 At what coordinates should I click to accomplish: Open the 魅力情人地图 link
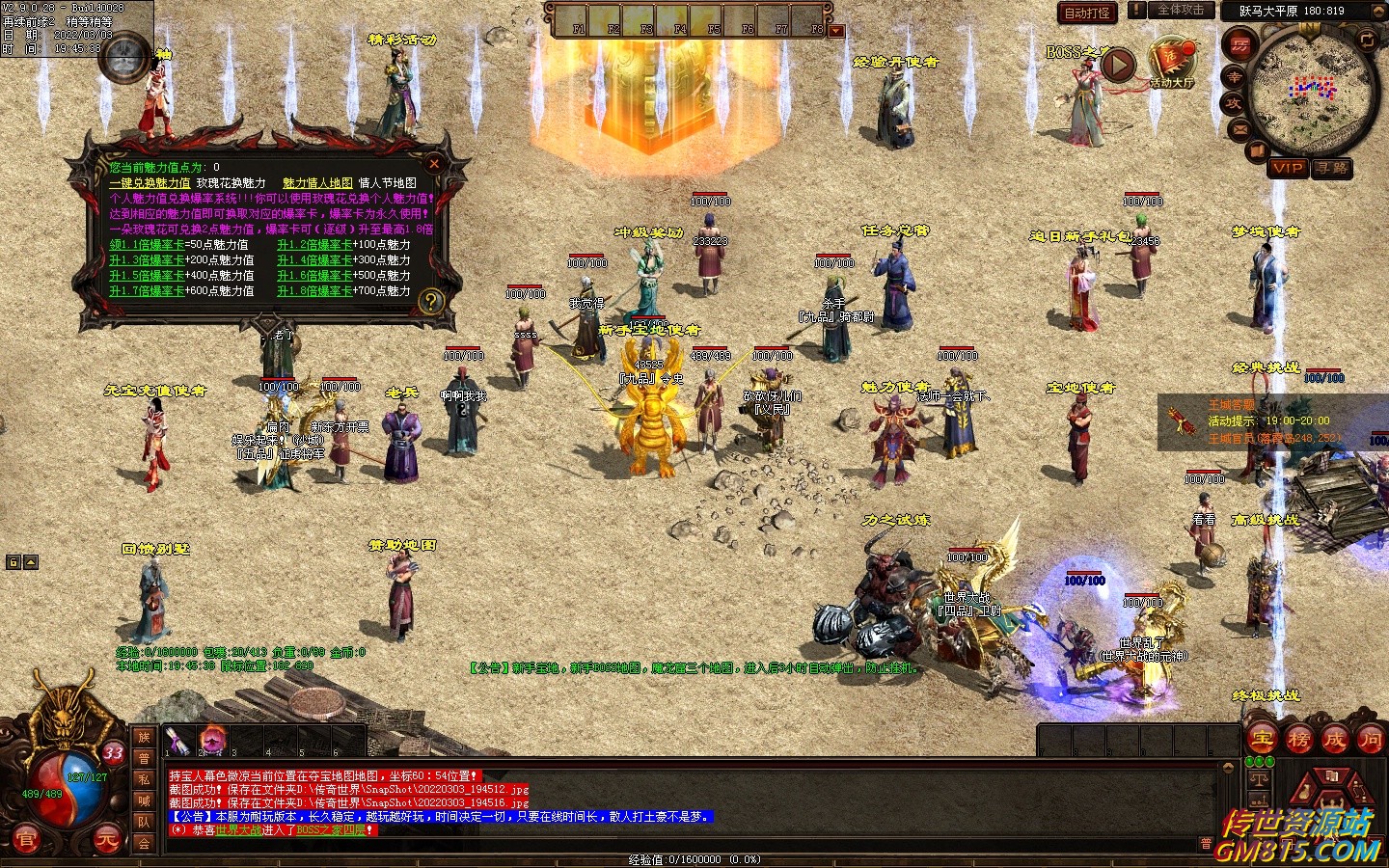[317, 183]
